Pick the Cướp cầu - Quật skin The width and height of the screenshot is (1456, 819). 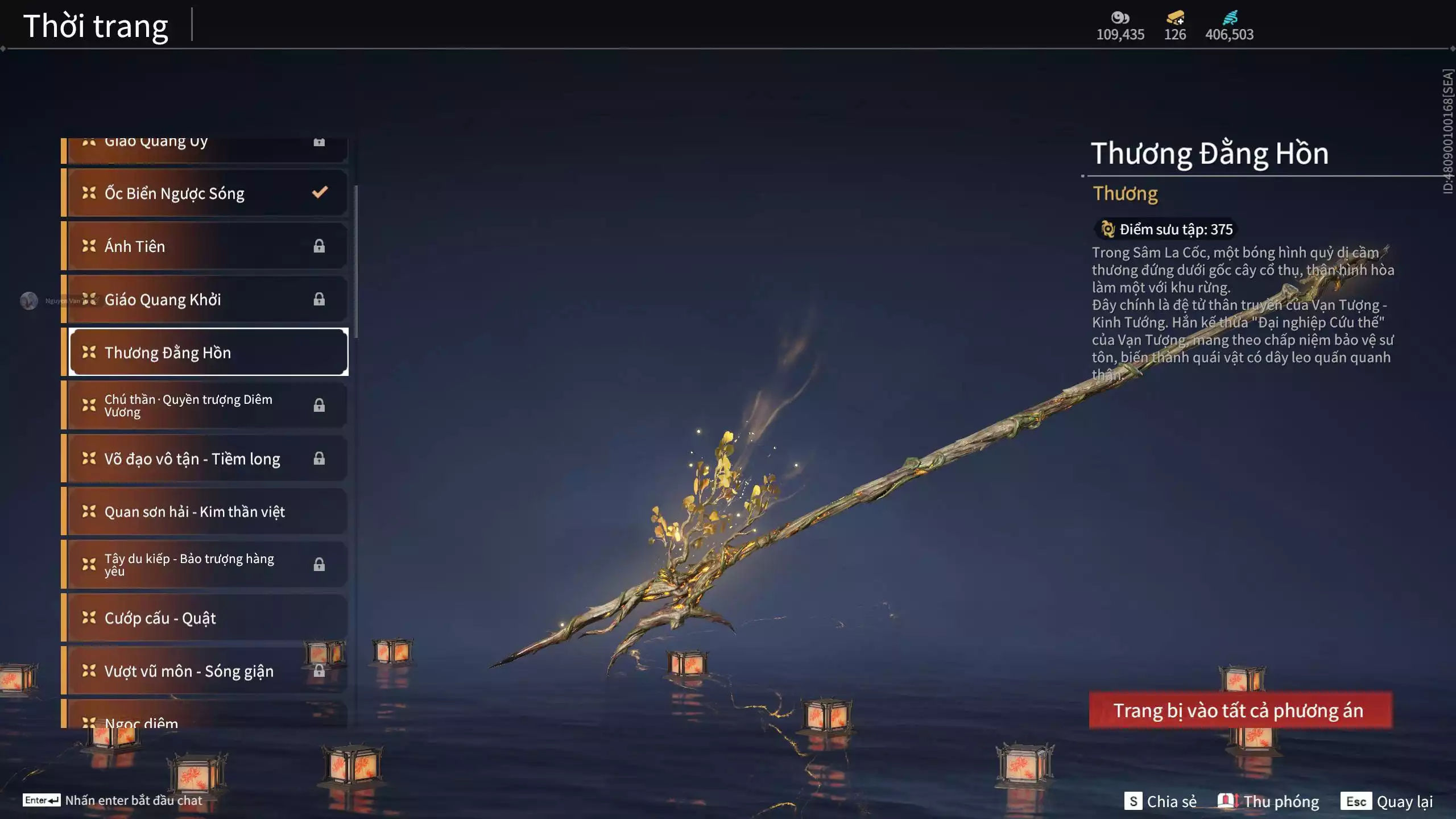coord(205,618)
